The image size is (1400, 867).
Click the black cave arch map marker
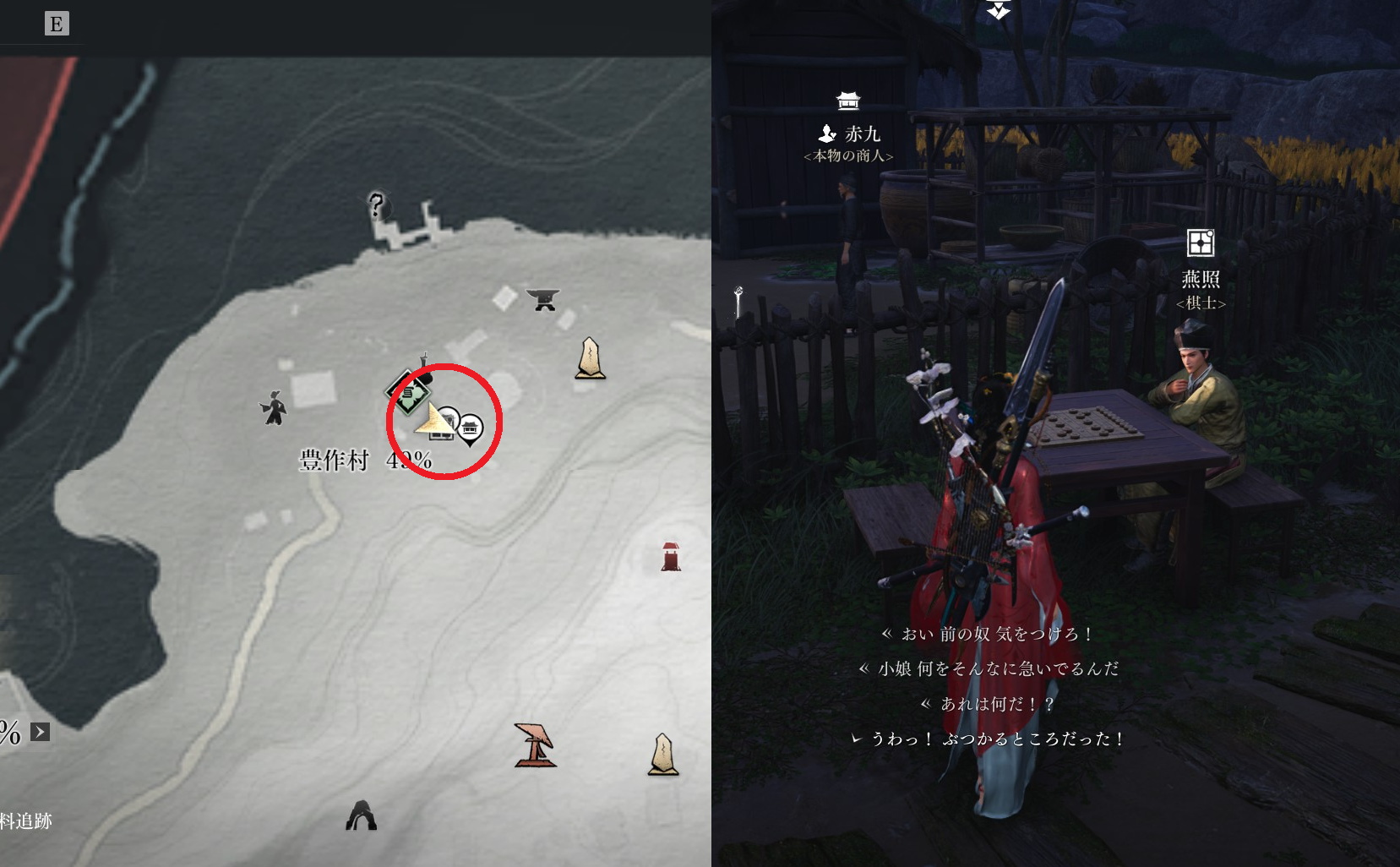(x=362, y=815)
